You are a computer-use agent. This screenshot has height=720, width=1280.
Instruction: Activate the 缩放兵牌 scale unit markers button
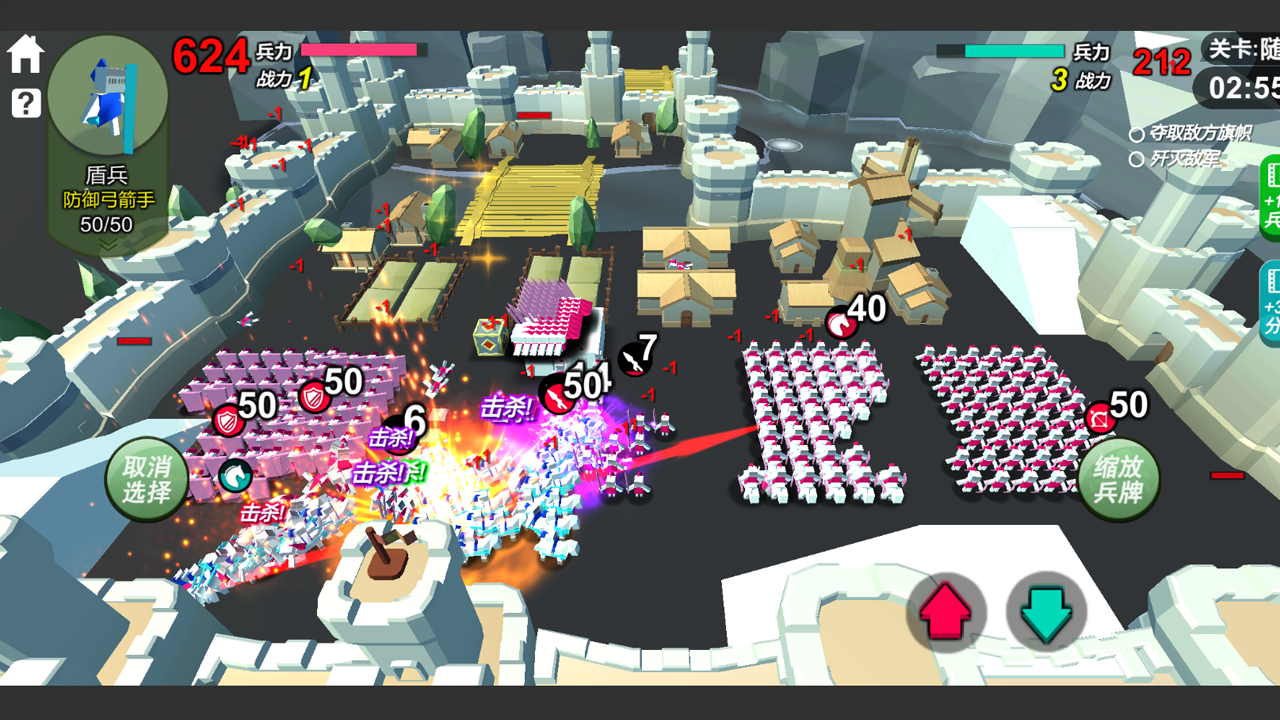[1118, 479]
